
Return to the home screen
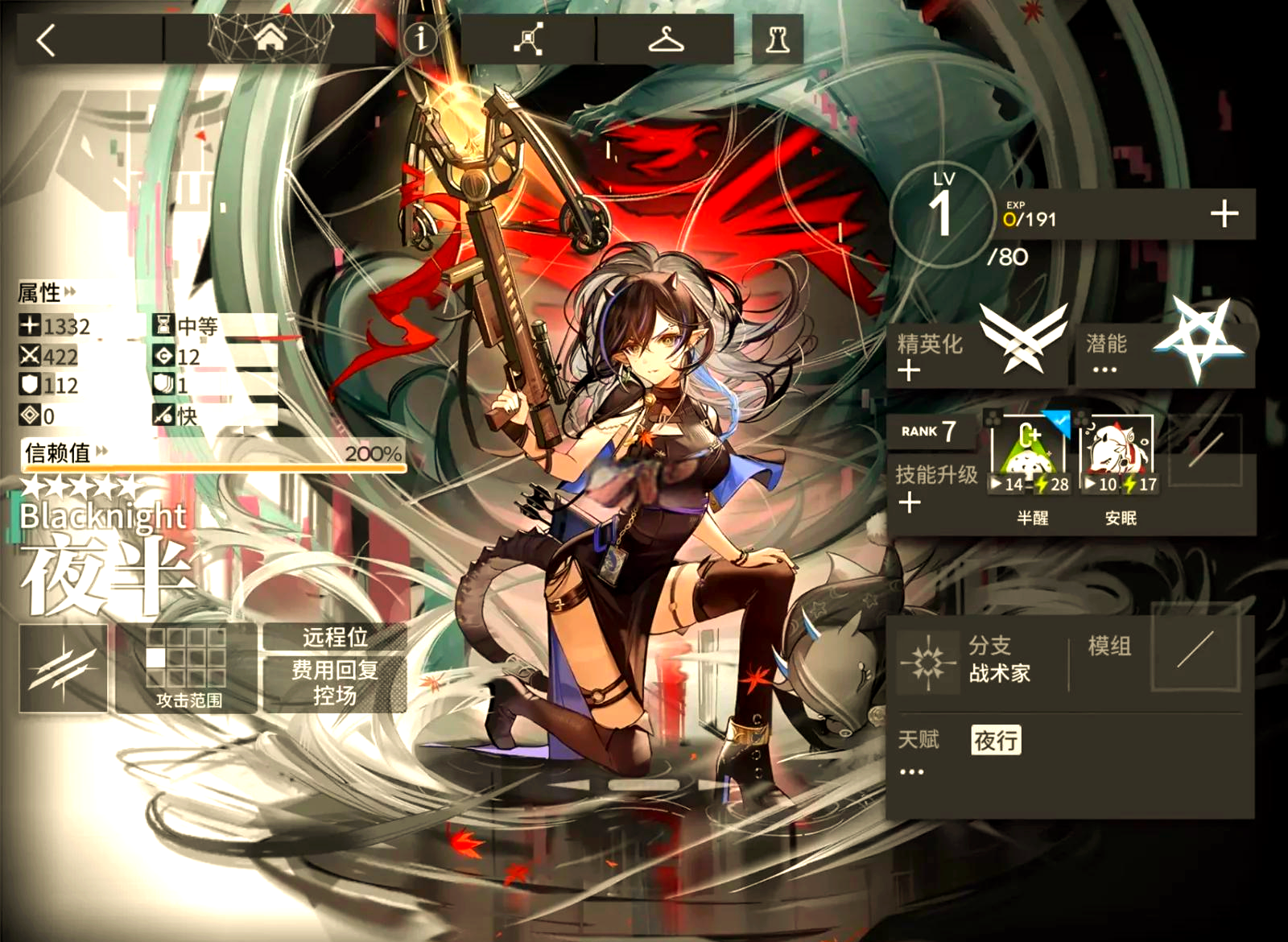[270, 38]
